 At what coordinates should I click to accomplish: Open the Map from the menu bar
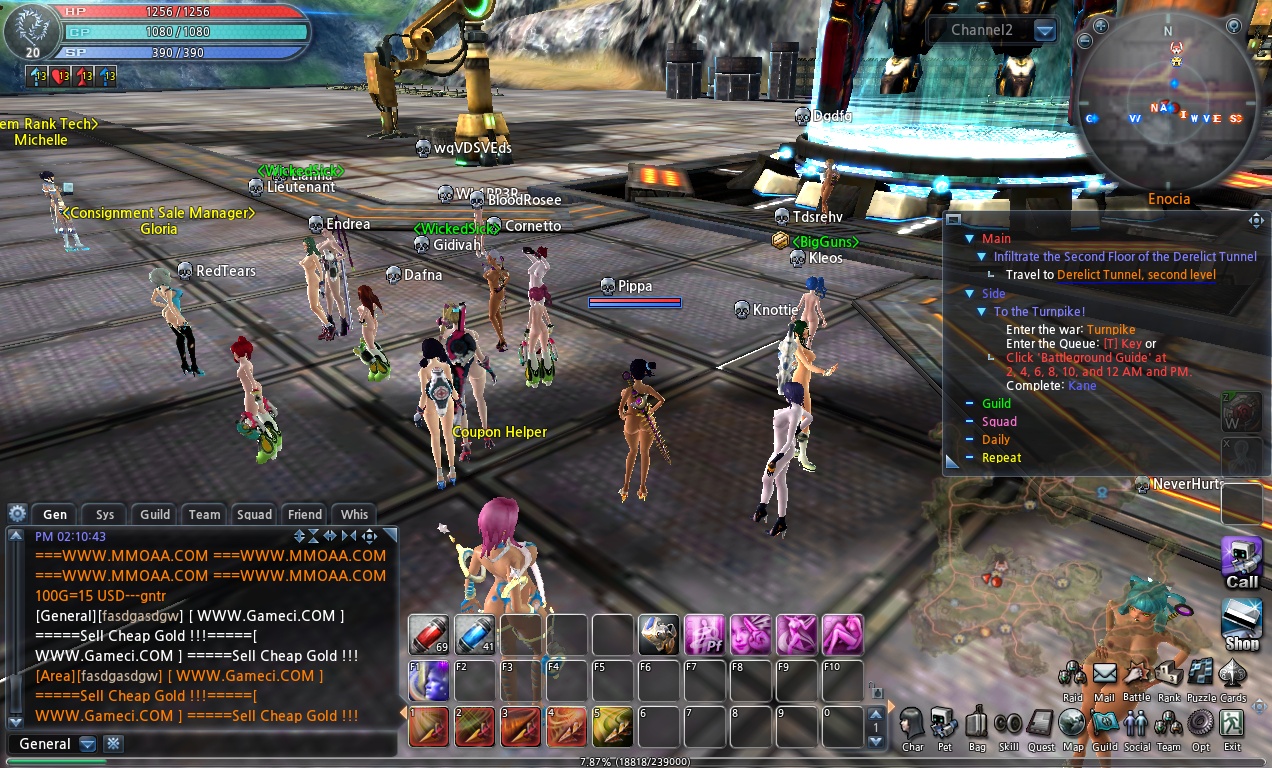tap(1072, 725)
